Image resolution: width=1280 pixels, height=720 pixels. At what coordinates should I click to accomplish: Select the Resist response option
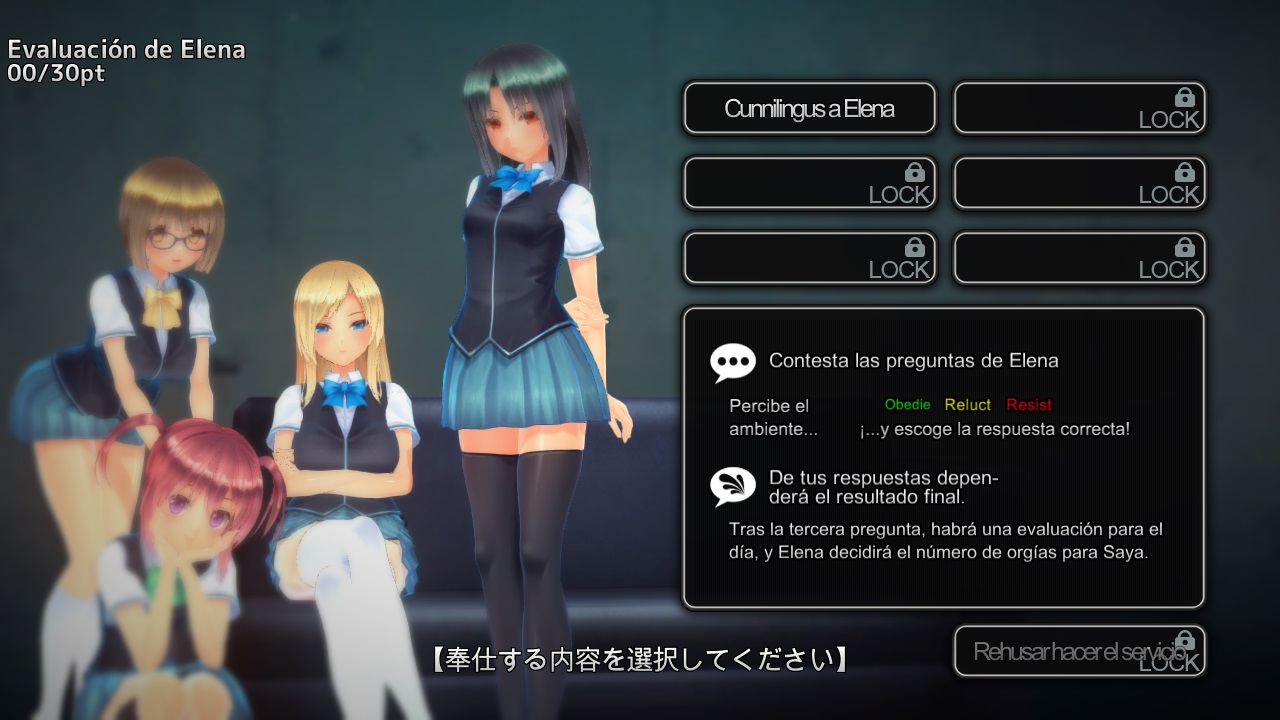(x=1029, y=404)
